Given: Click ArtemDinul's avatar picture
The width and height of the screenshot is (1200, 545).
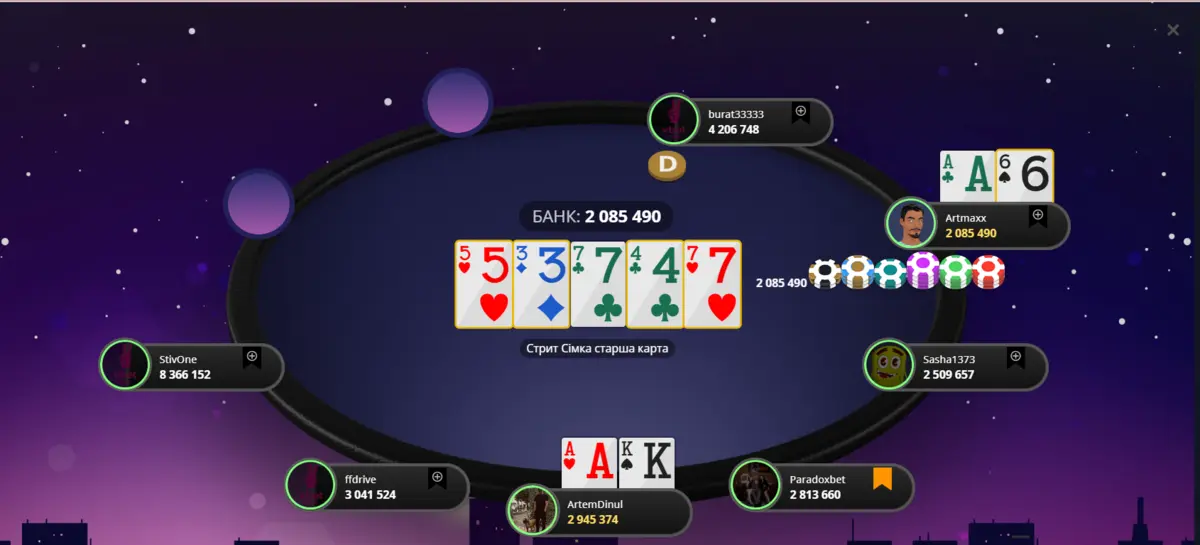Looking at the screenshot, I should point(532,510).
